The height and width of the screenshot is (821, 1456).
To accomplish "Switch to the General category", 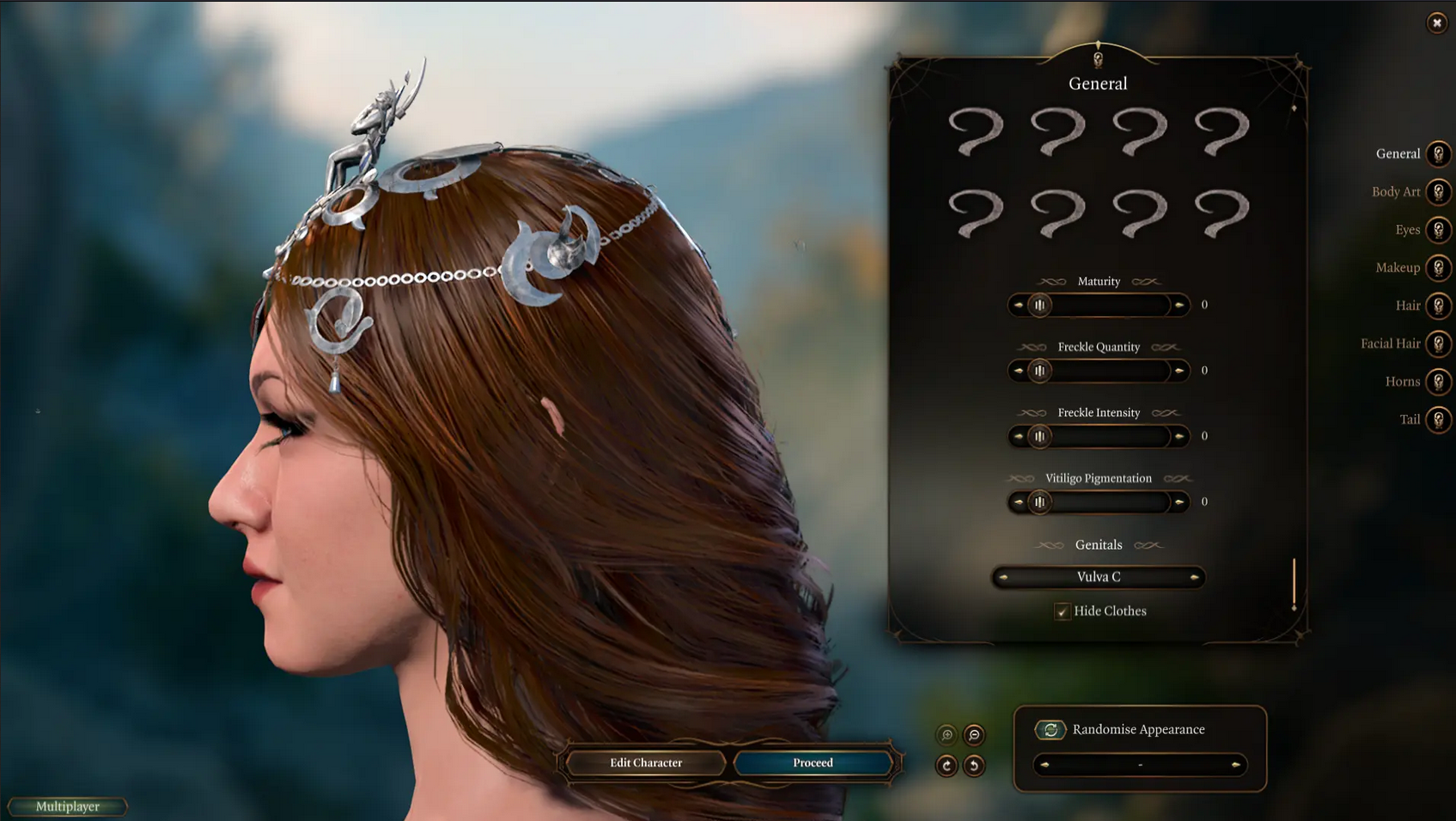I will 1439,154.
